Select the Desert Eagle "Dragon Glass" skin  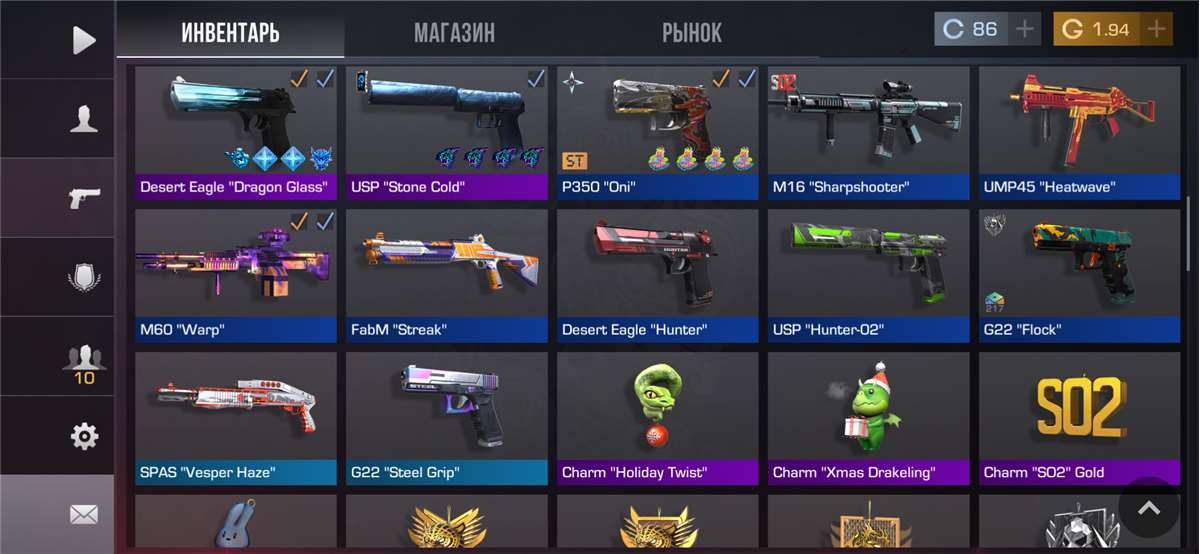235,130
